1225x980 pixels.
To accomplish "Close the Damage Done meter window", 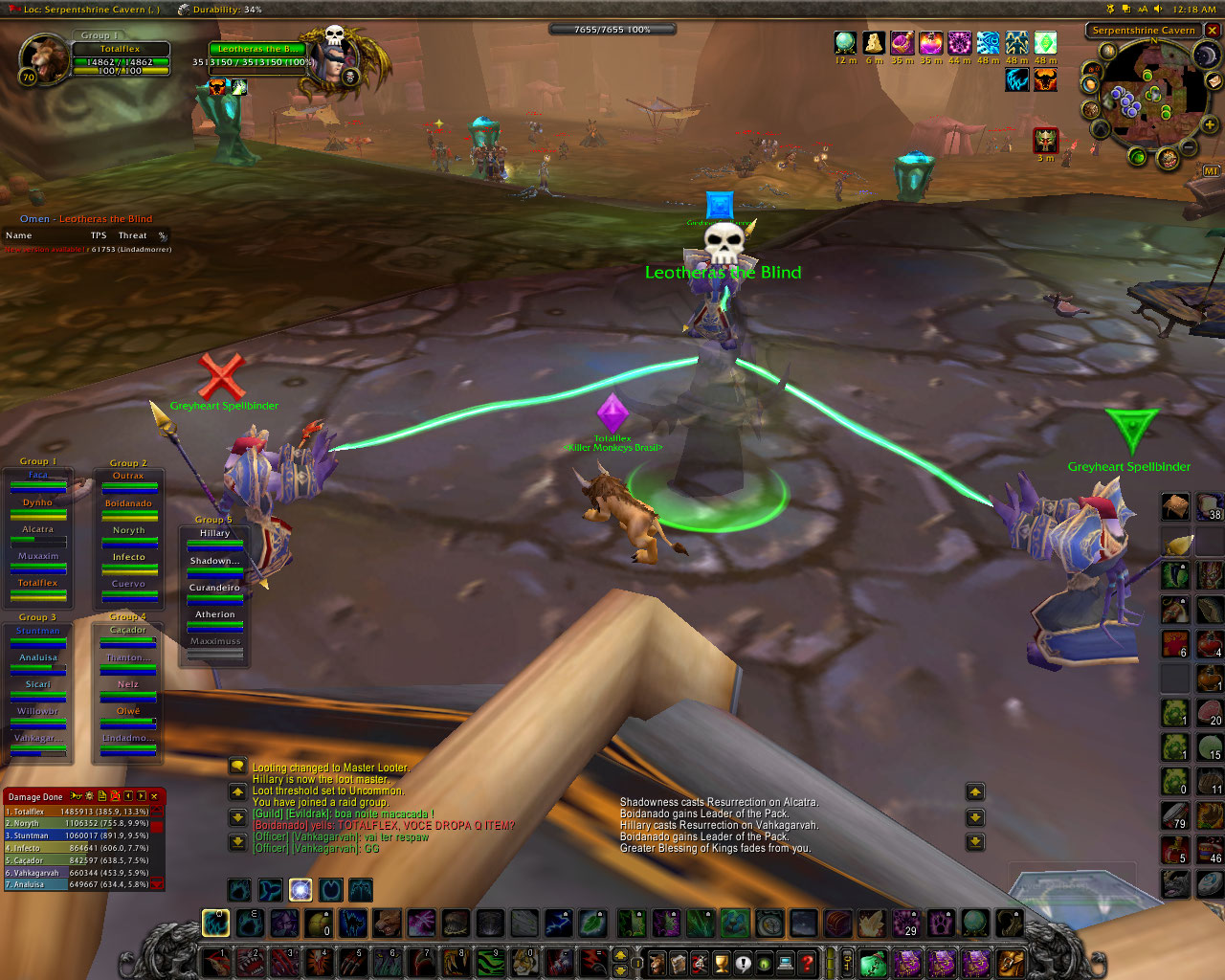I will point(154,796).
